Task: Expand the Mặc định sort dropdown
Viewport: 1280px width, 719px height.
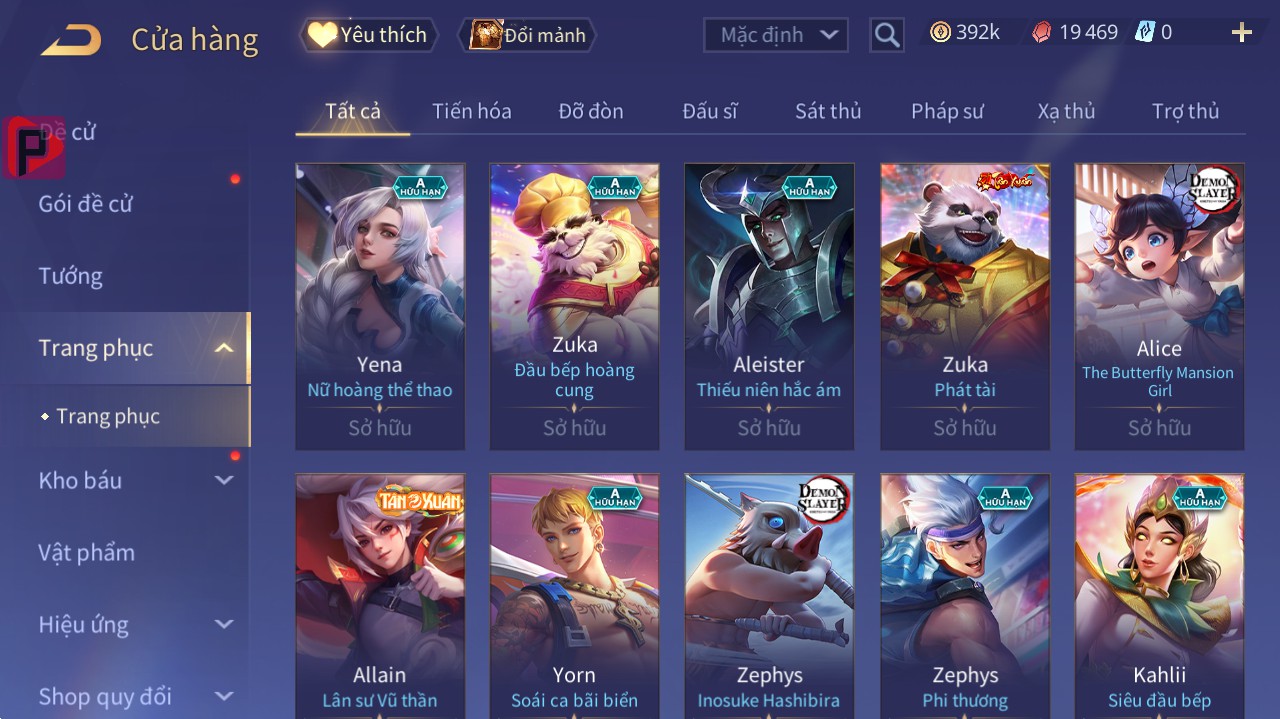Action: click(775, 35)
